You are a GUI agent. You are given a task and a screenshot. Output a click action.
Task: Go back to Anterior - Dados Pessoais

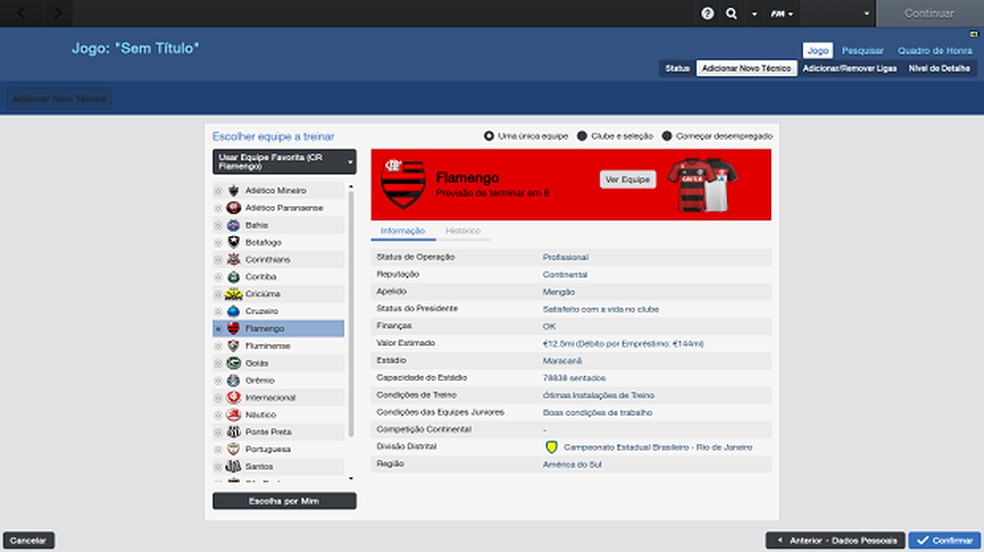click(835, 540)
